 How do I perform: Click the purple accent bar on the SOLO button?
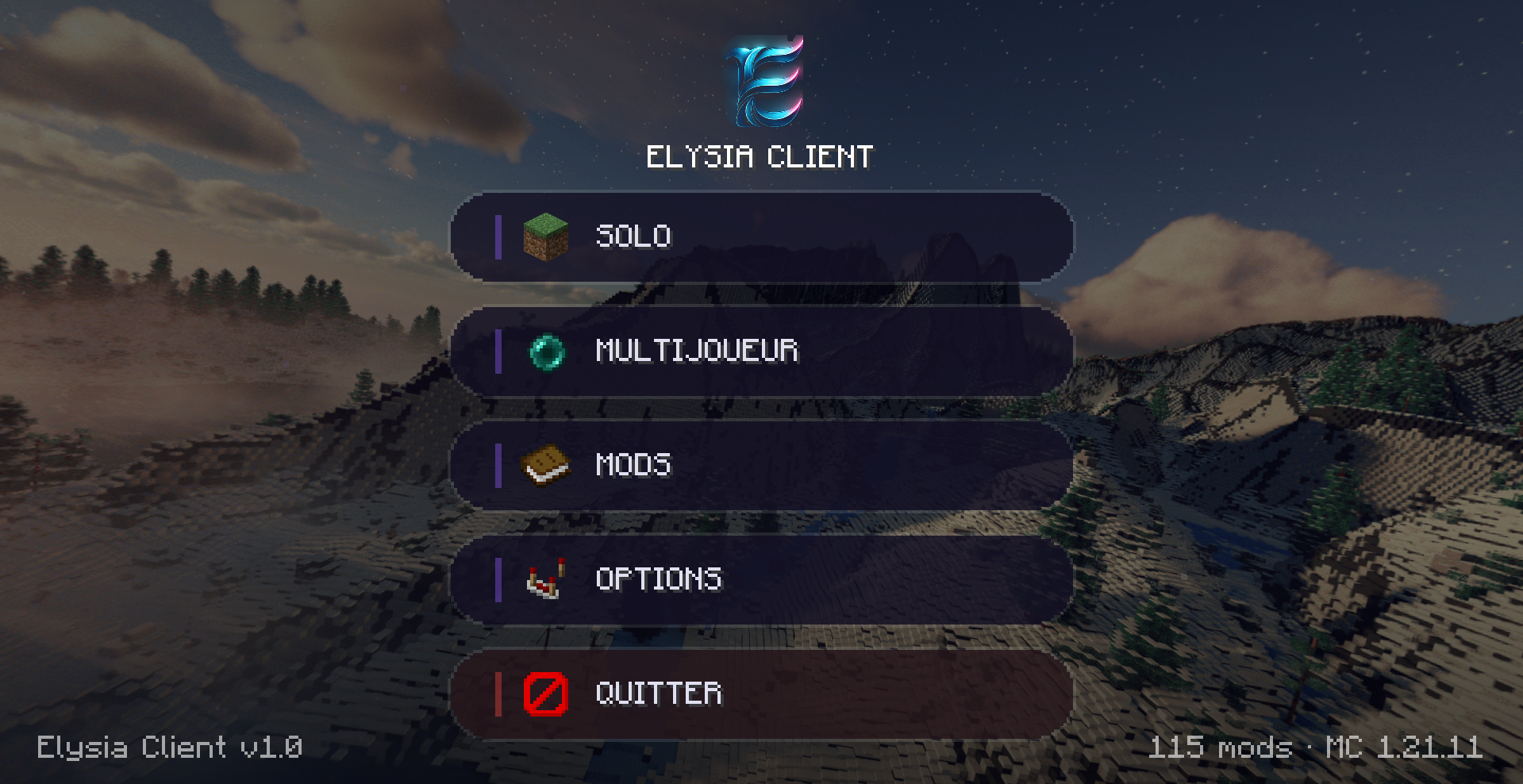point(499,236)
